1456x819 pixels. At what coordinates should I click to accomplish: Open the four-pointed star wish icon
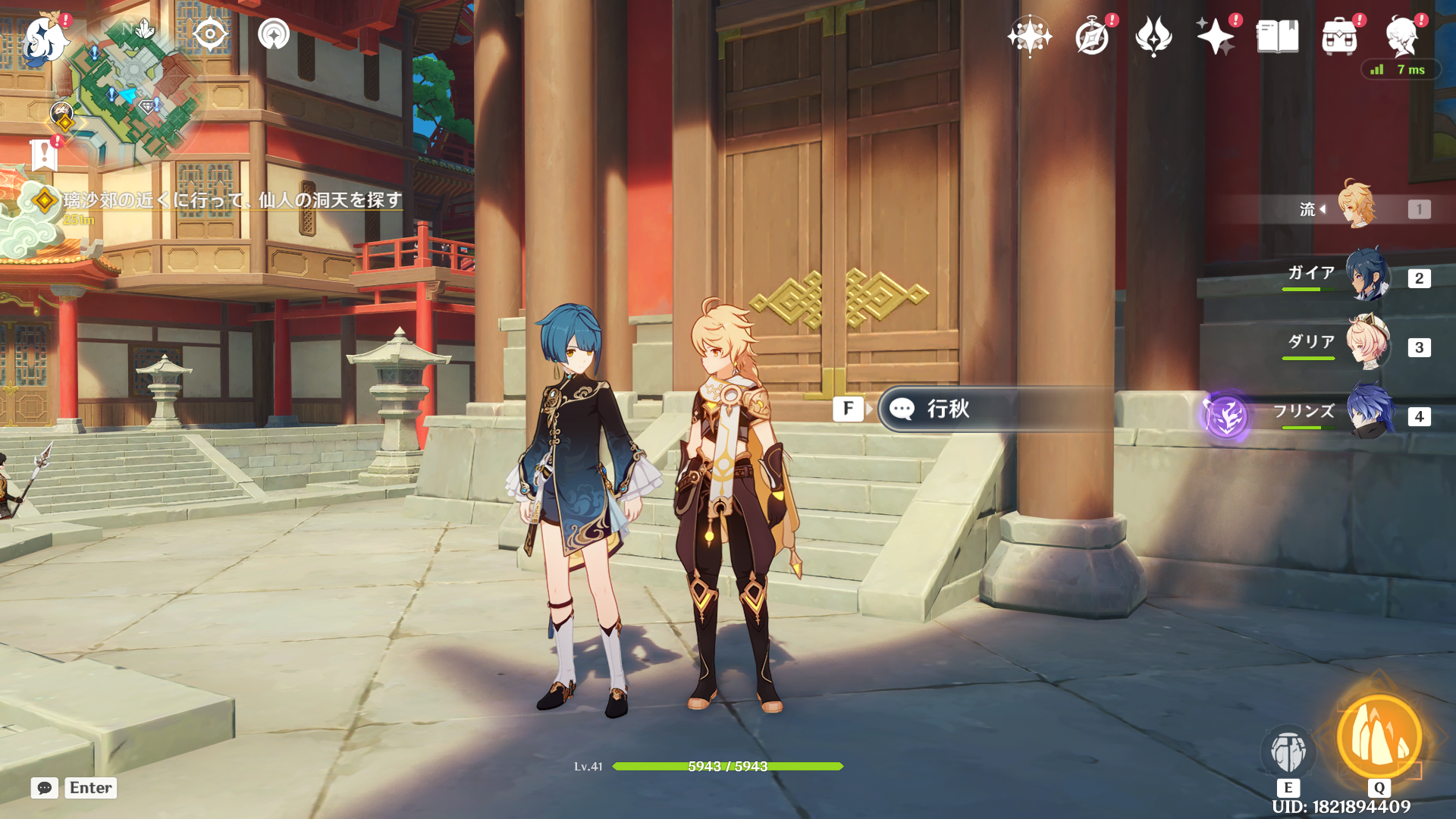pyautogui.click(x=1029, y=36)
